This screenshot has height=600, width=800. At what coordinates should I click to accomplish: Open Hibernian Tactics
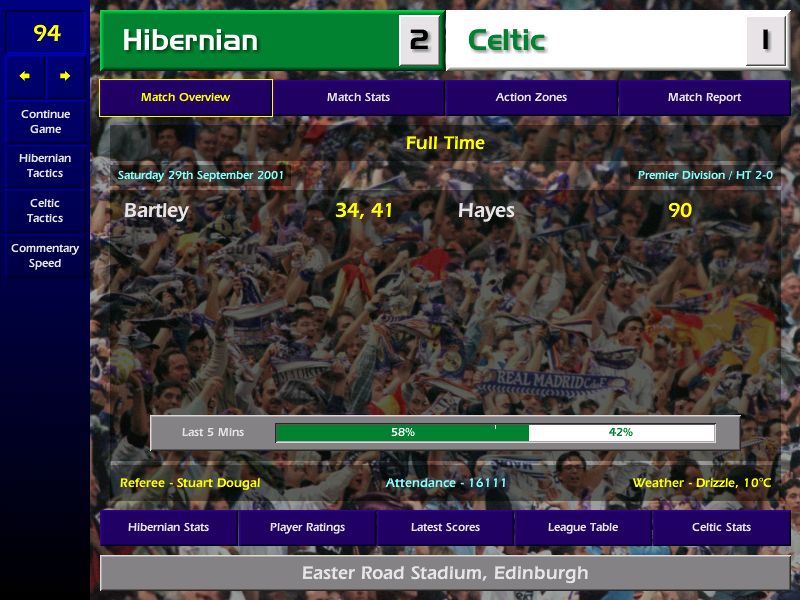click(x=45, y=166)
